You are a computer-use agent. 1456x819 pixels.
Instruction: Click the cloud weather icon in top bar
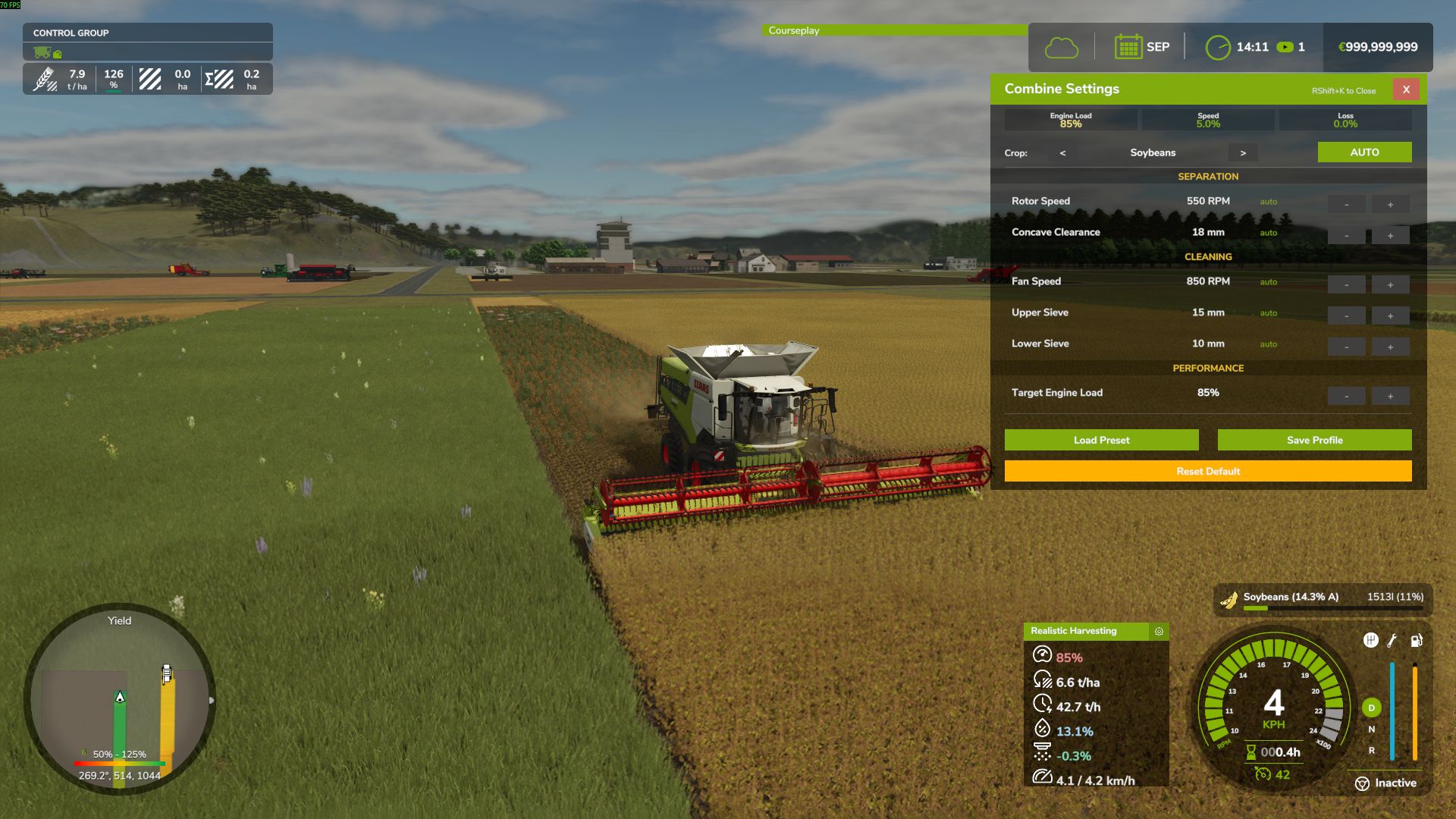pos(1062,46)
